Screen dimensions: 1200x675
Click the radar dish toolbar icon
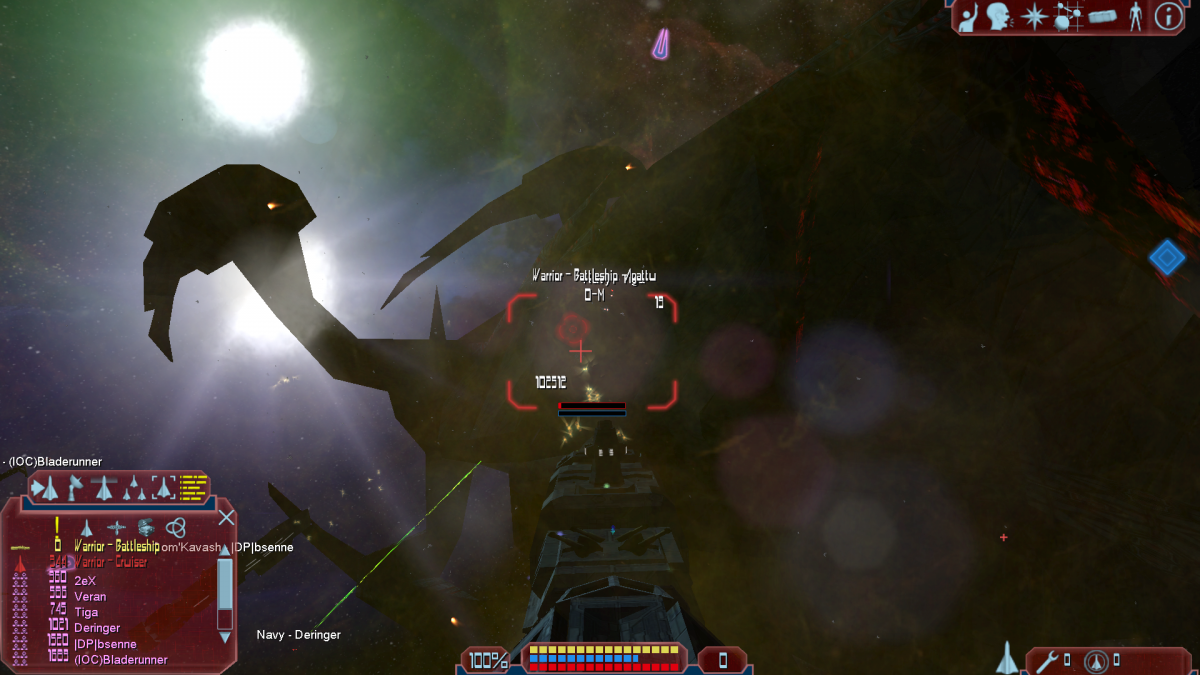point(74,487)
